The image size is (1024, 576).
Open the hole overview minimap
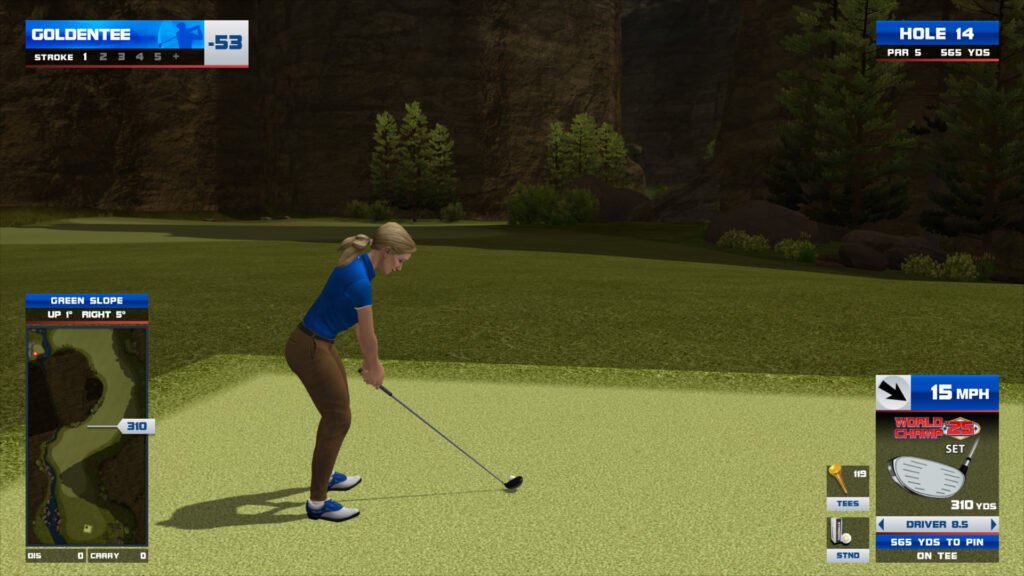click(x=86, y=435)
